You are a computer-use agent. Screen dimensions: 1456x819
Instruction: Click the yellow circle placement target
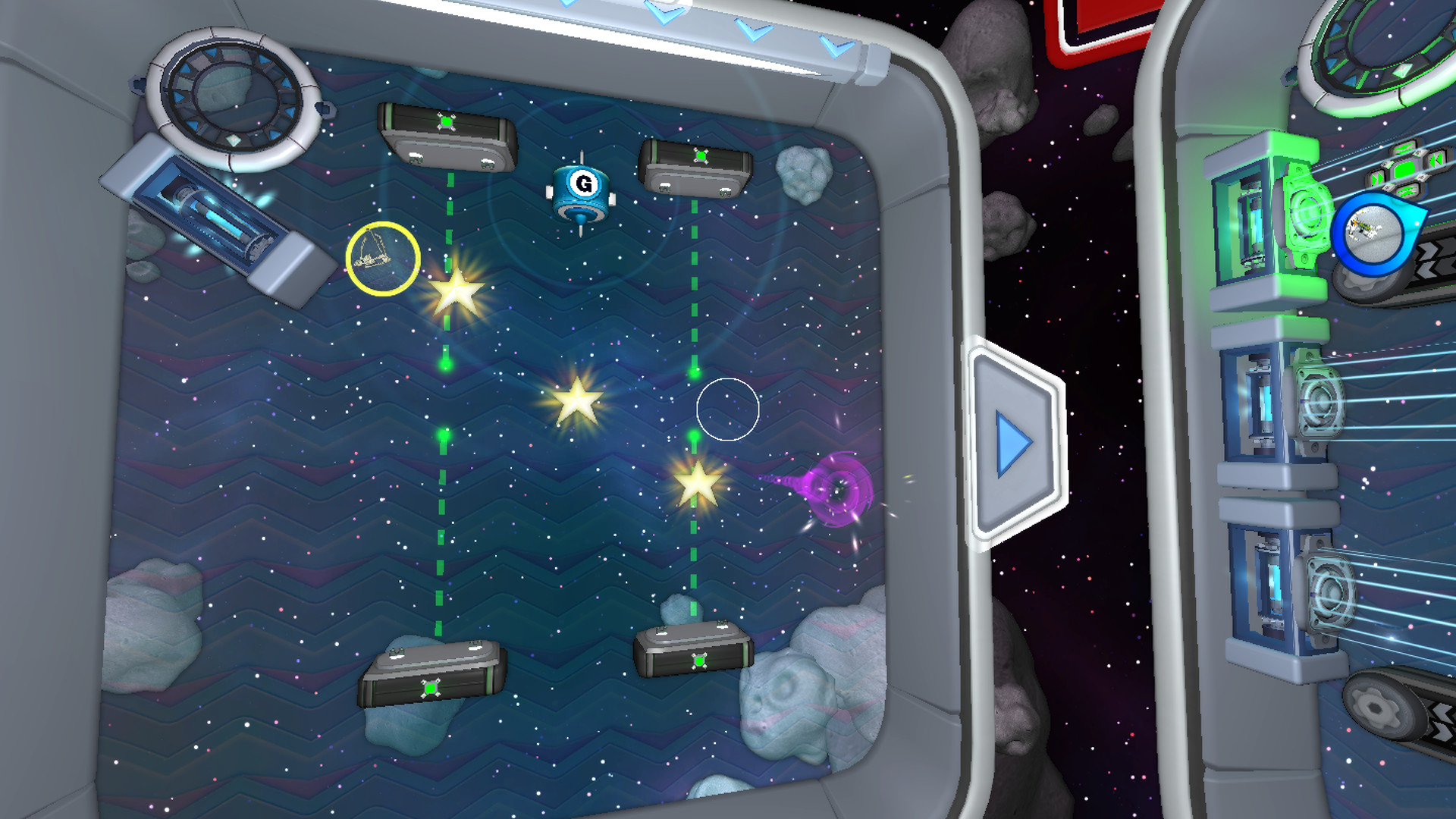tap(383, 260)
